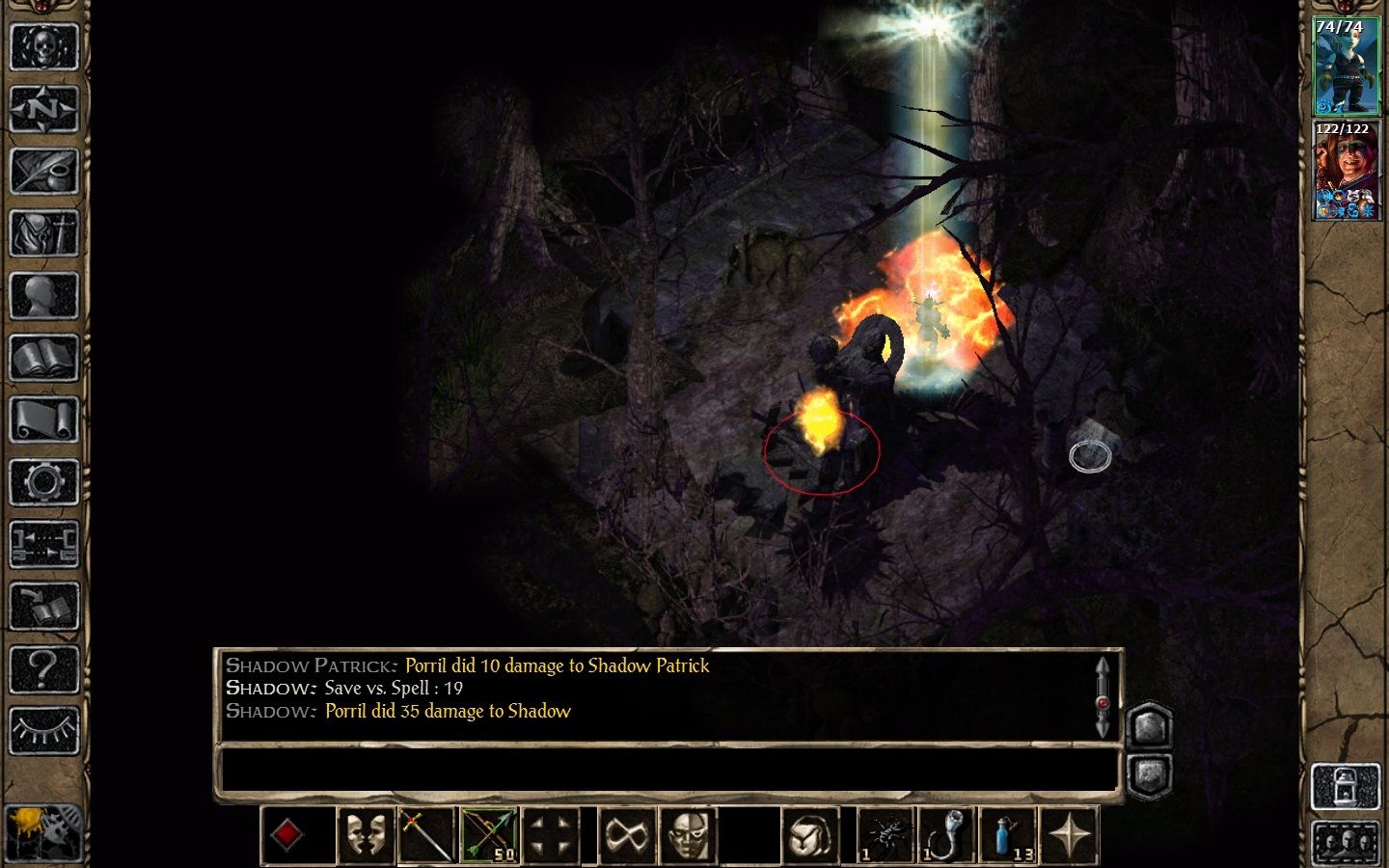1389x868 pixels.
Task: Toggle the closed-eye hide interface button
Action: pyautogui.click(x=43, y=732)
